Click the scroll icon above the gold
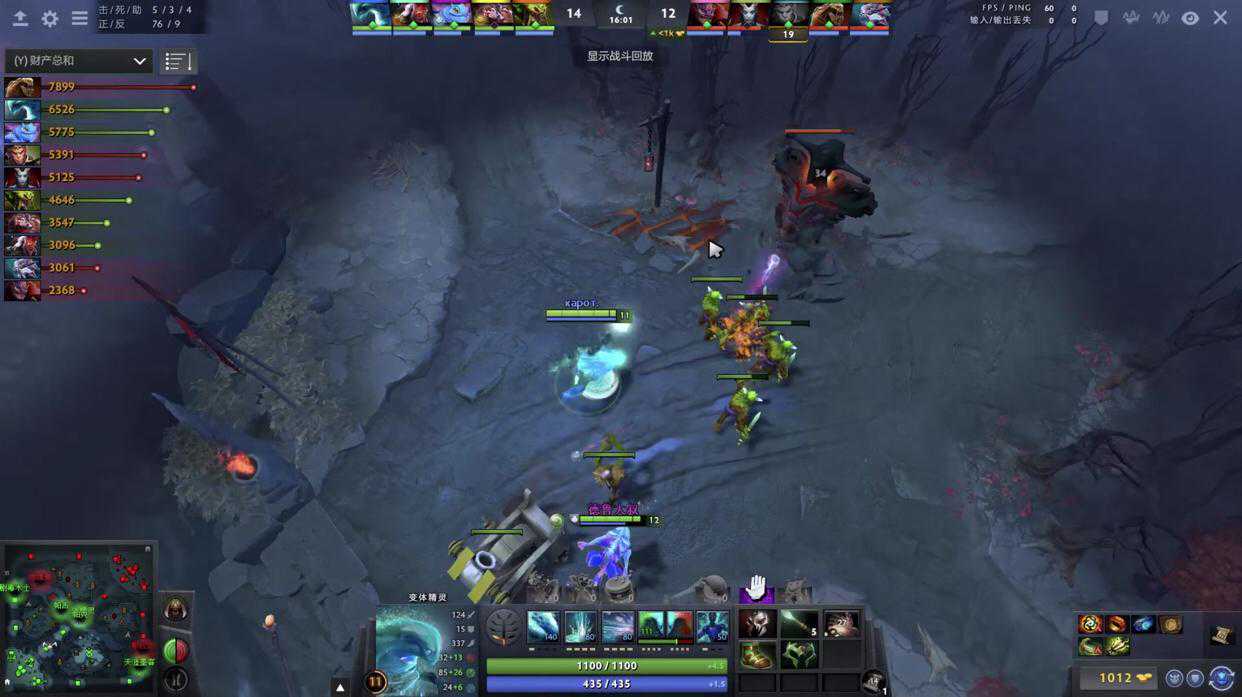 [x=1221, y=635]
